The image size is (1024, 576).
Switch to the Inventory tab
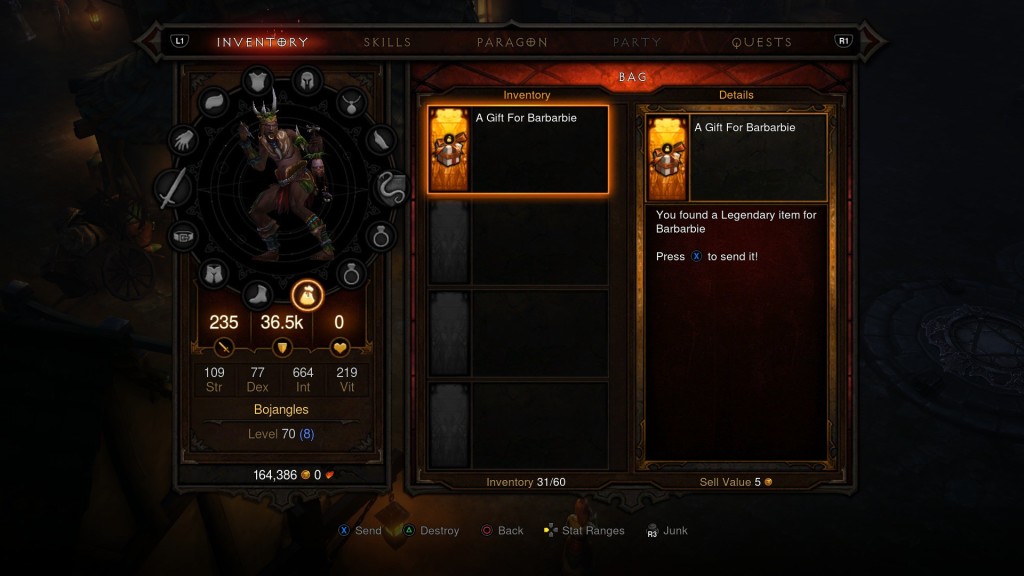click(263, 42)
